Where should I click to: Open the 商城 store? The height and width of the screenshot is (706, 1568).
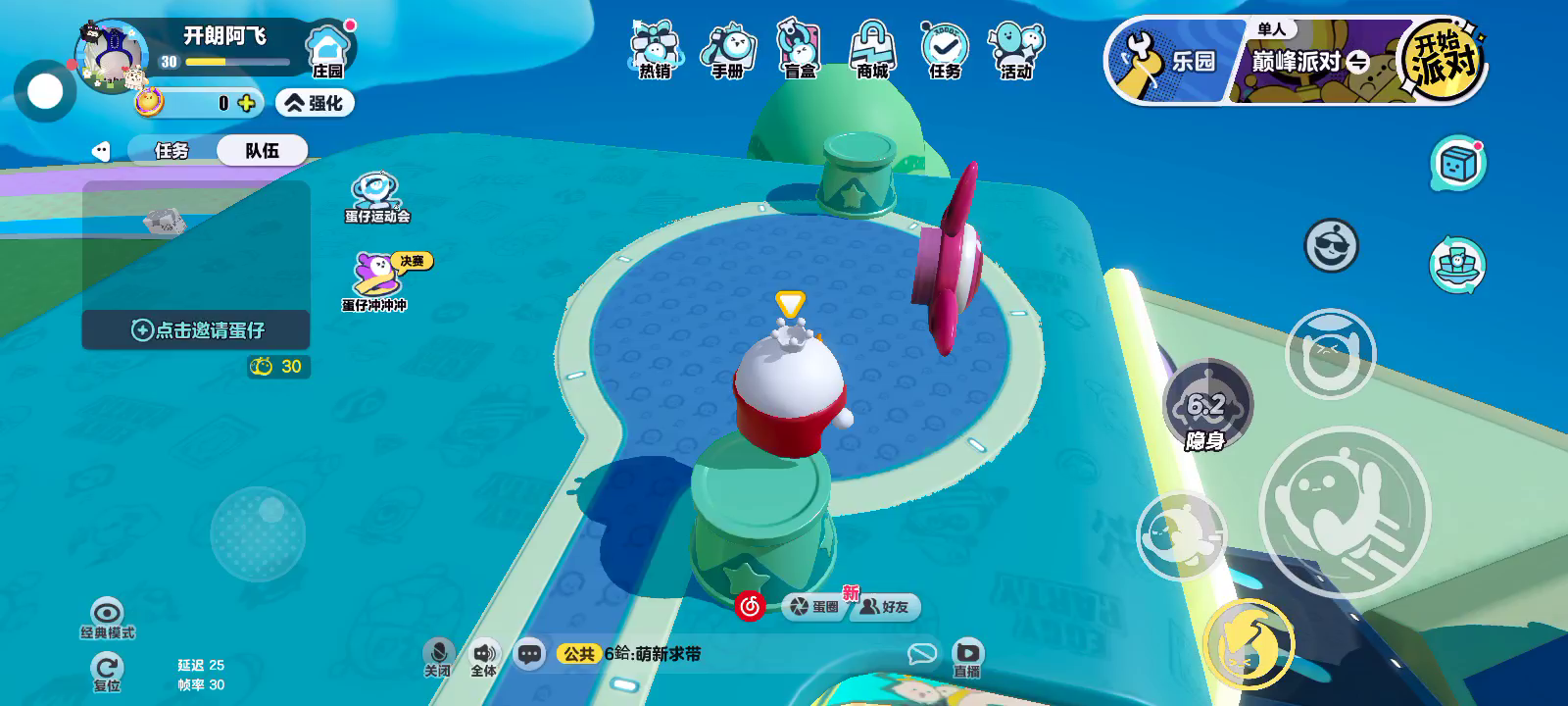[872, 49]
